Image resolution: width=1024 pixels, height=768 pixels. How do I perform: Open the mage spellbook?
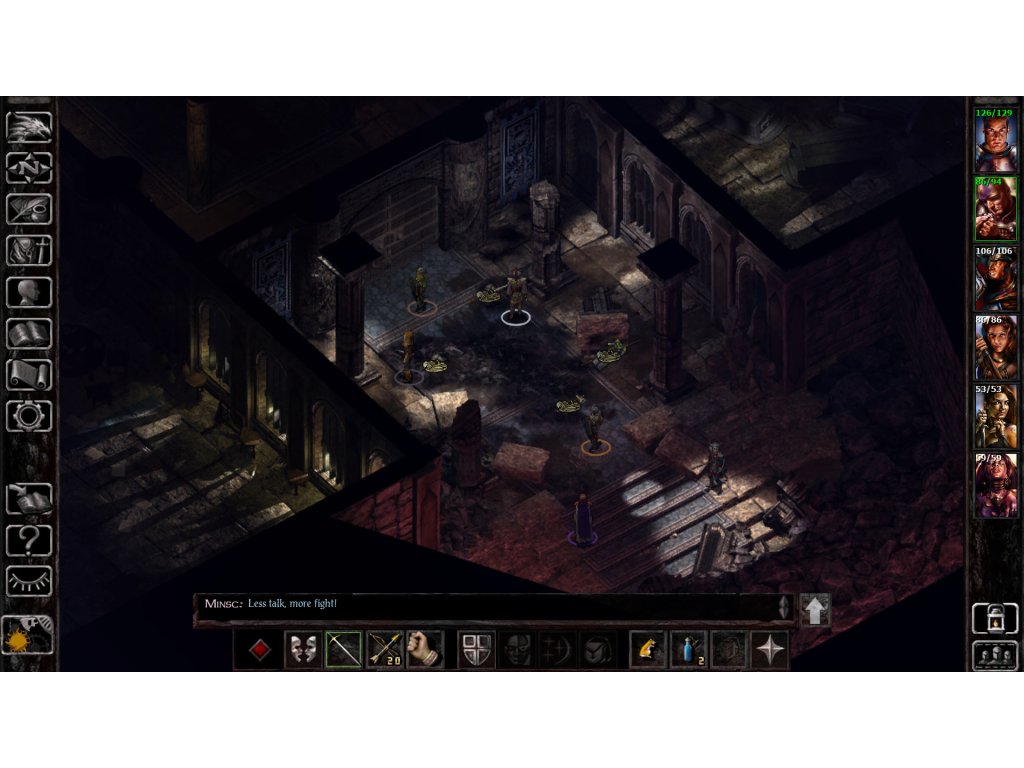click(29, 333)
